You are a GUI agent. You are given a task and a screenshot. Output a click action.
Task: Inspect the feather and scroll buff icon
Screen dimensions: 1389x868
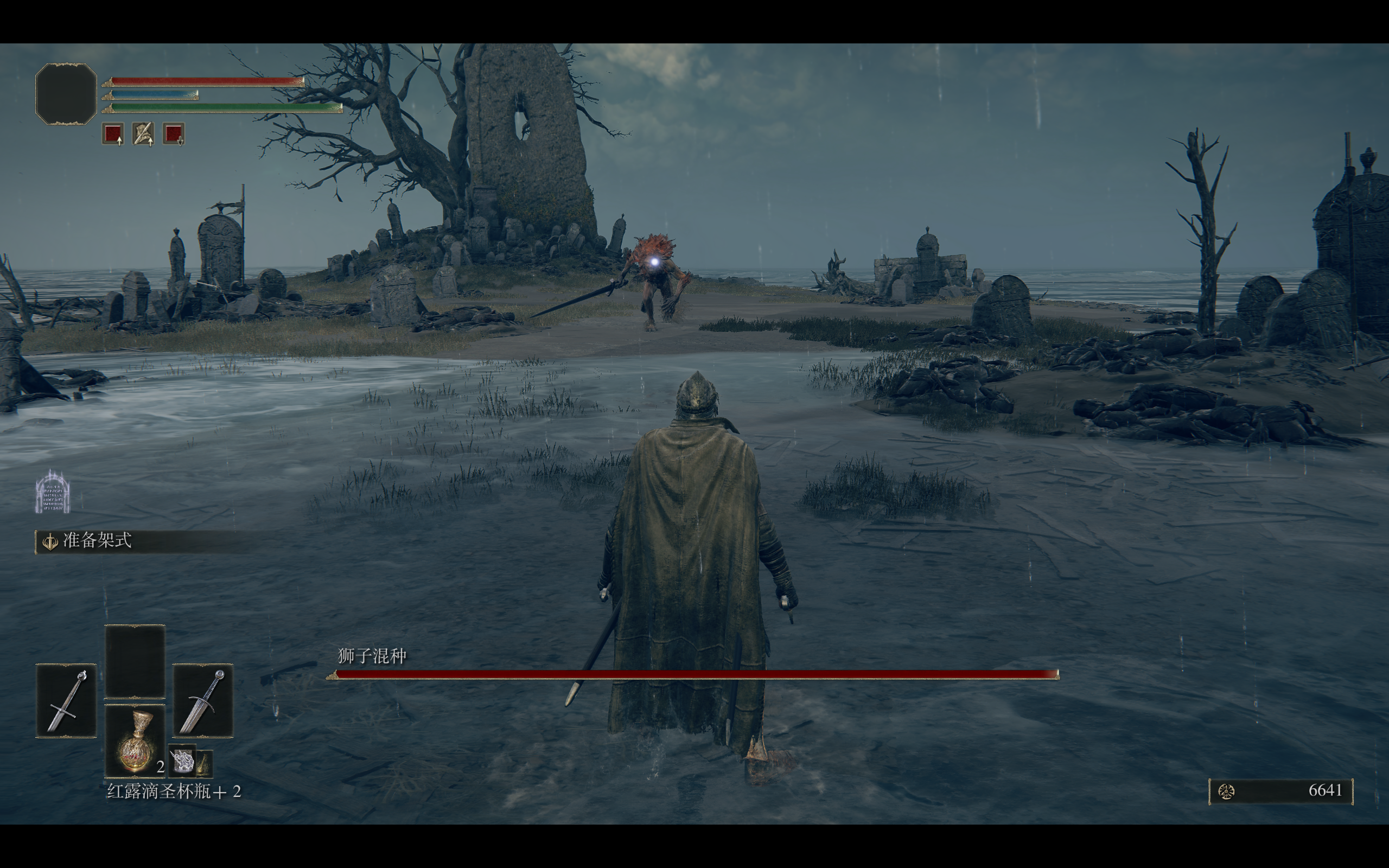pos(143,135)
